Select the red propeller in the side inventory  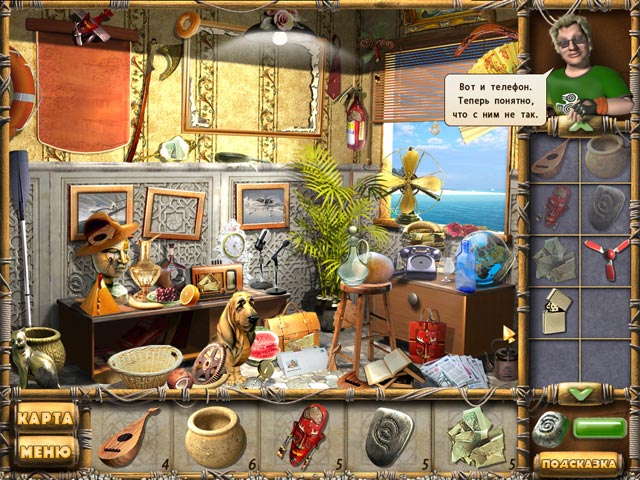click(606, 256)
